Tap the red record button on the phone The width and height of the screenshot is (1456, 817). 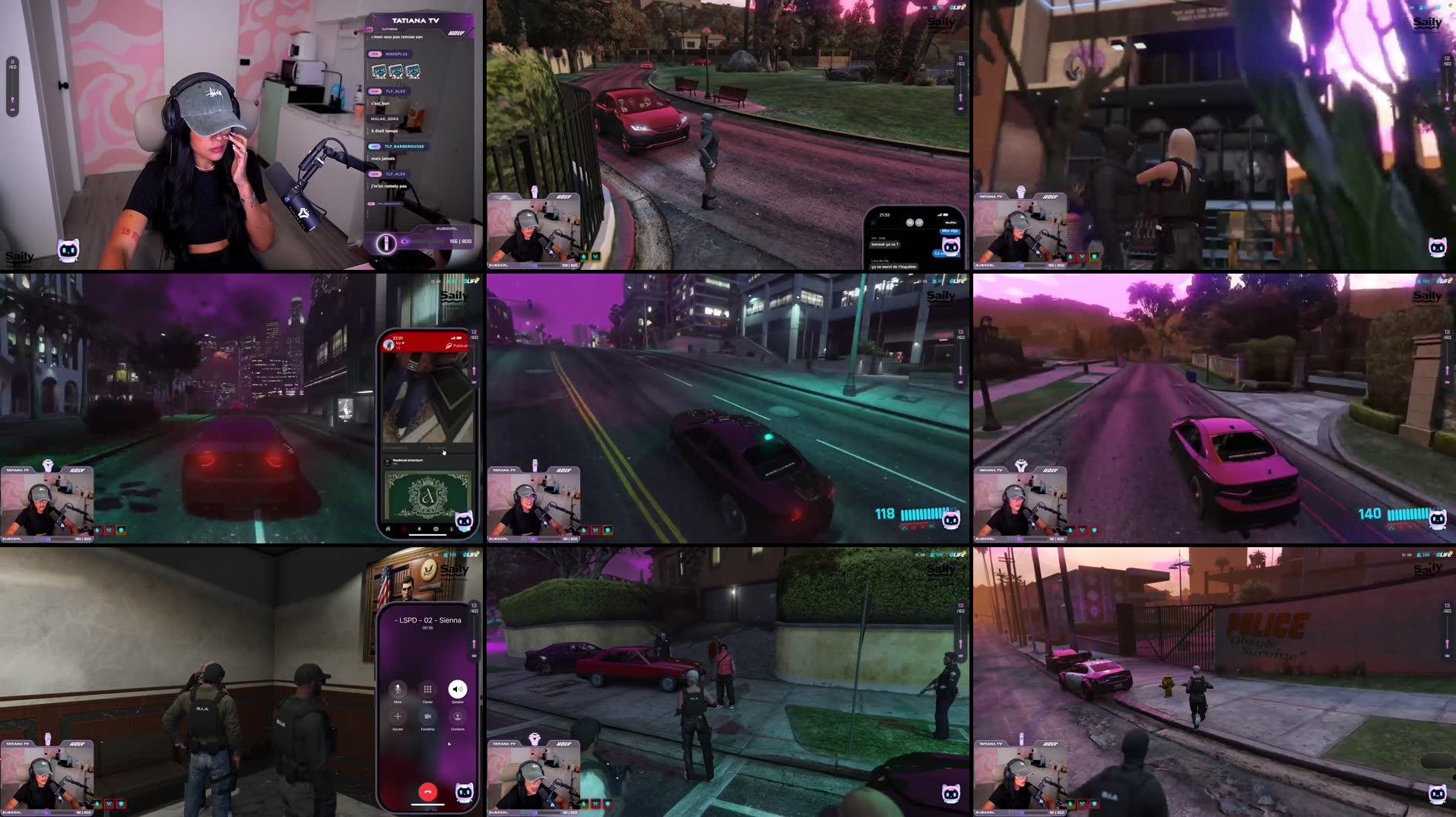[x=404, y=529]
